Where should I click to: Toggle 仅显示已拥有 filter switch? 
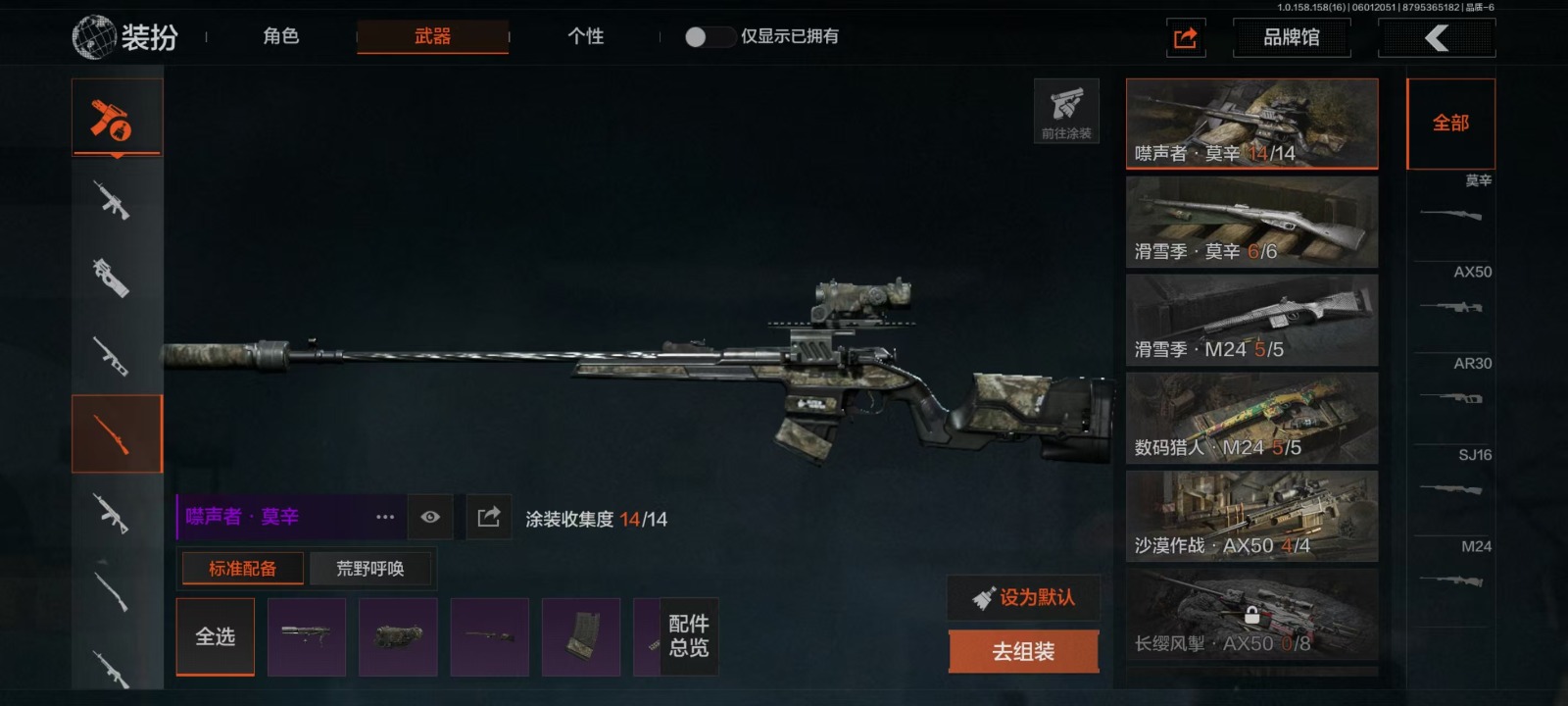[x=709, y=36]
